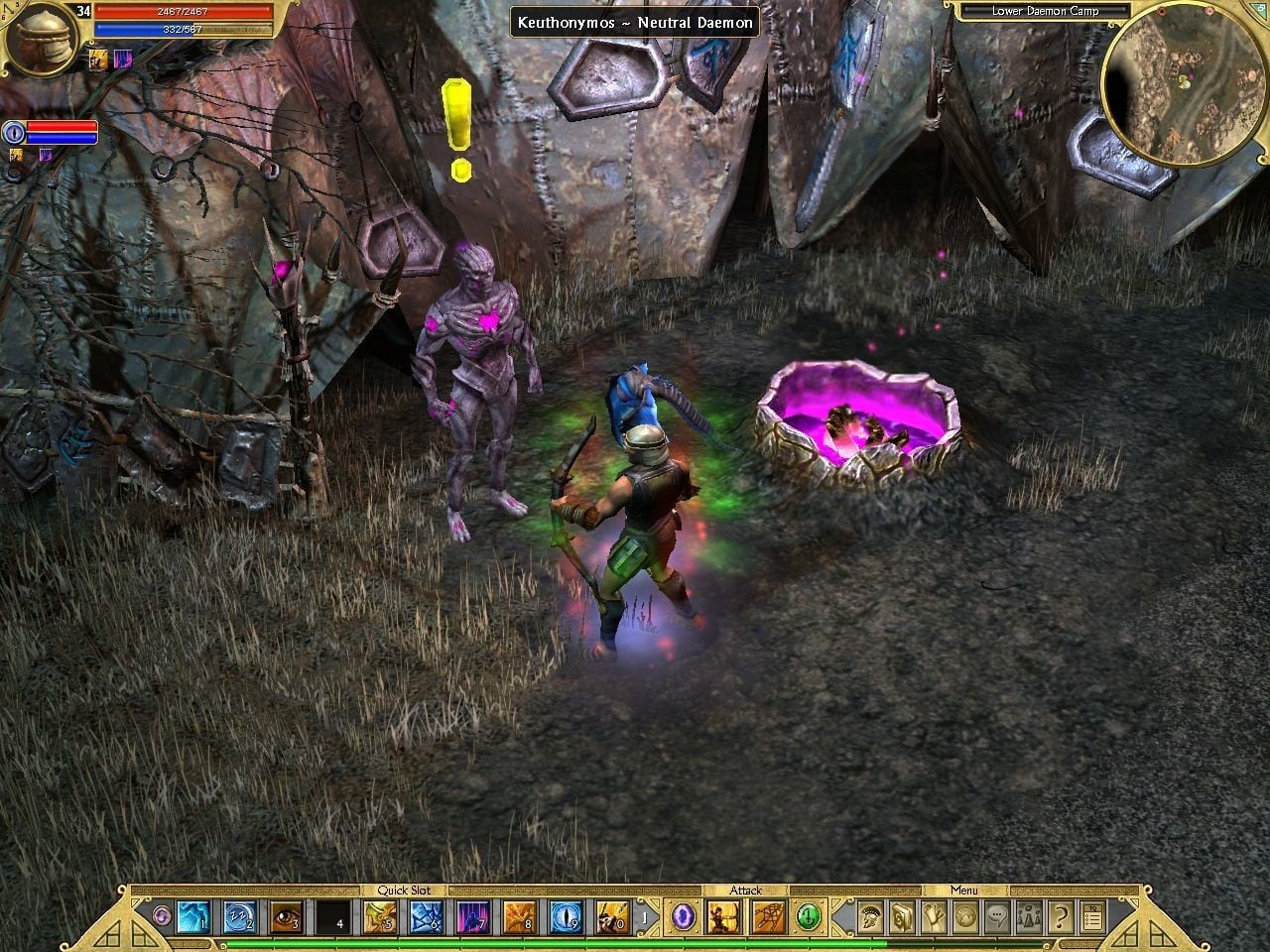Use the sleep skill in quick slot 2
The height and width of the screenshot is (952, 1270).
point(240,918)
